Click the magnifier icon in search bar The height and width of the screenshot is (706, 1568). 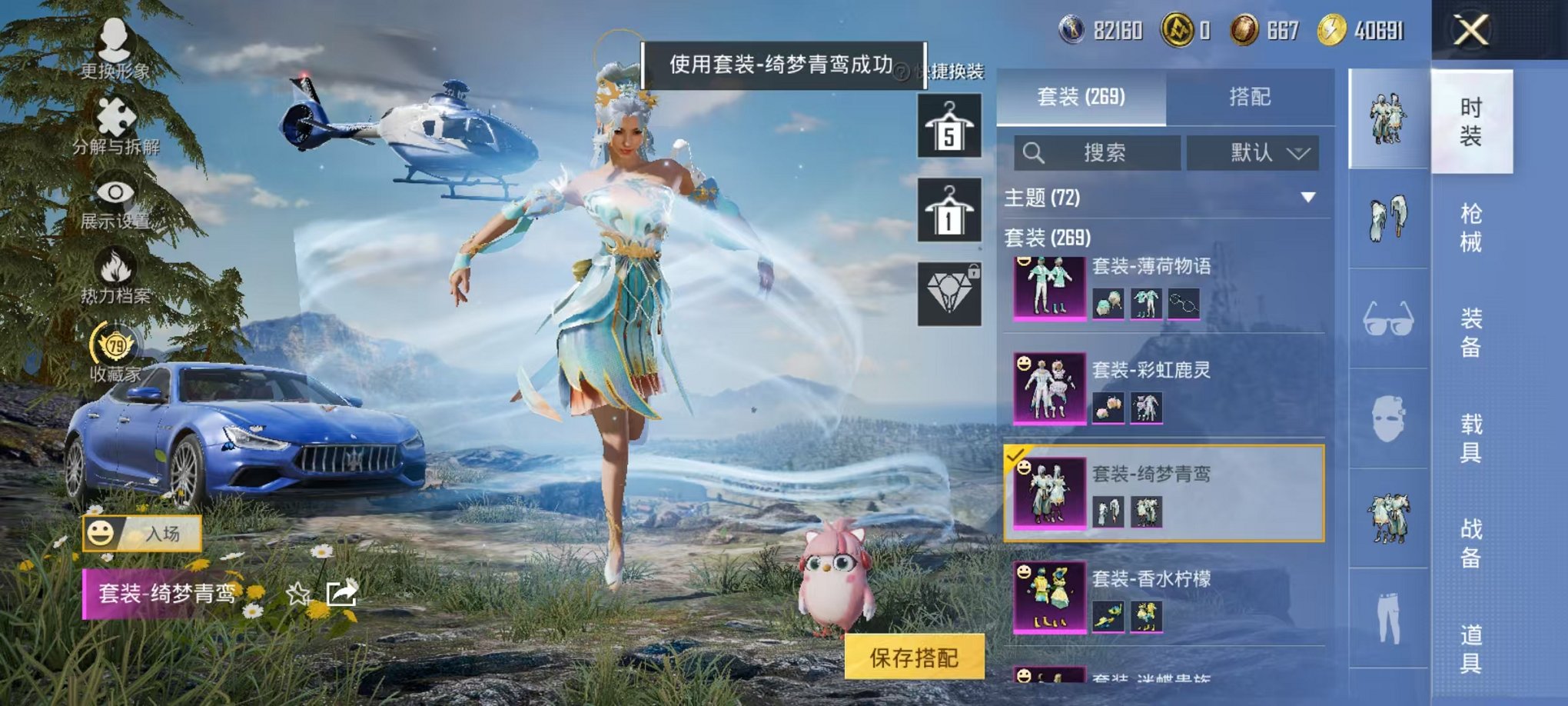(x=1034, y=152)
